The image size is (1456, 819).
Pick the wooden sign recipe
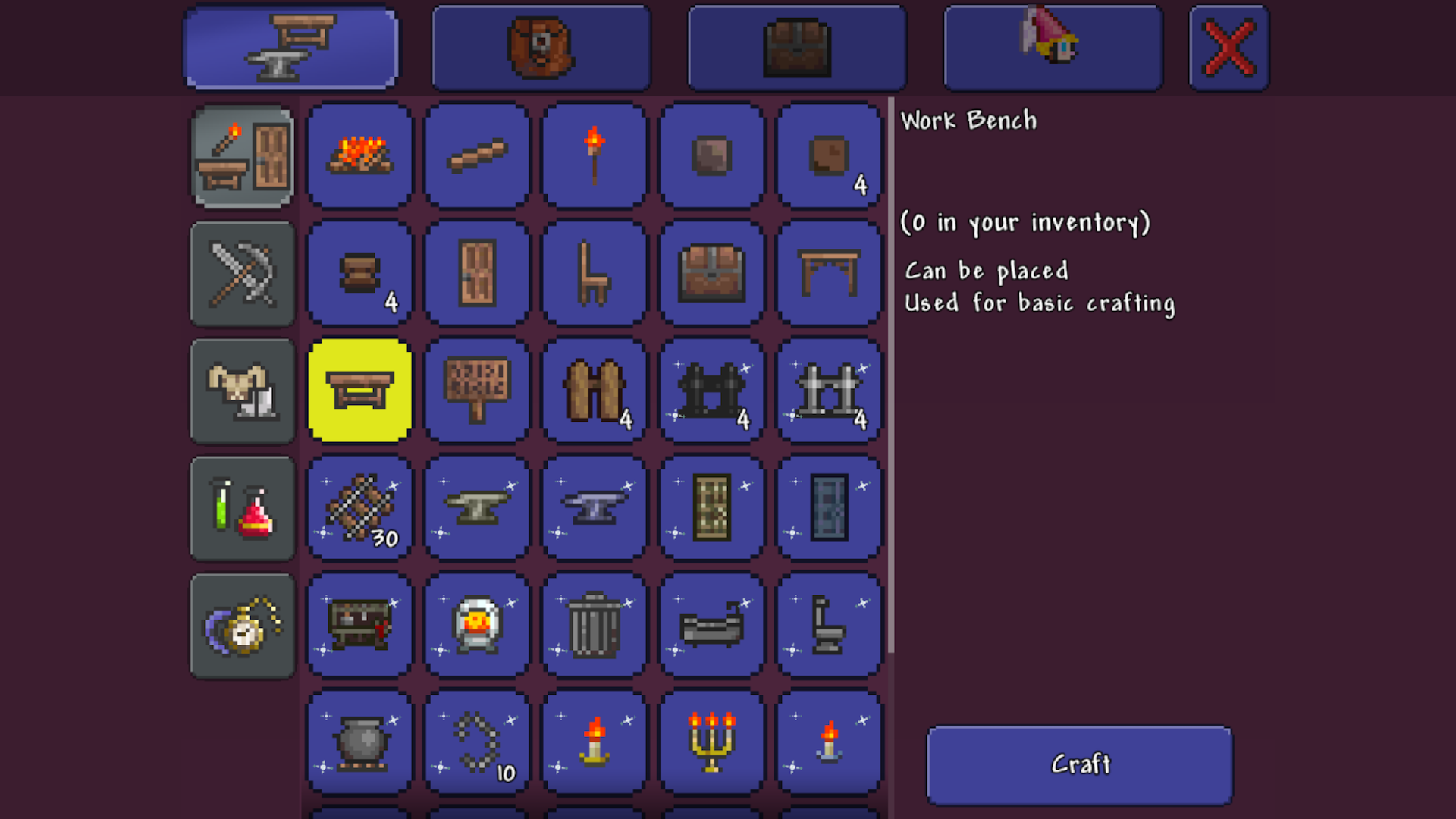pos(477,391)
